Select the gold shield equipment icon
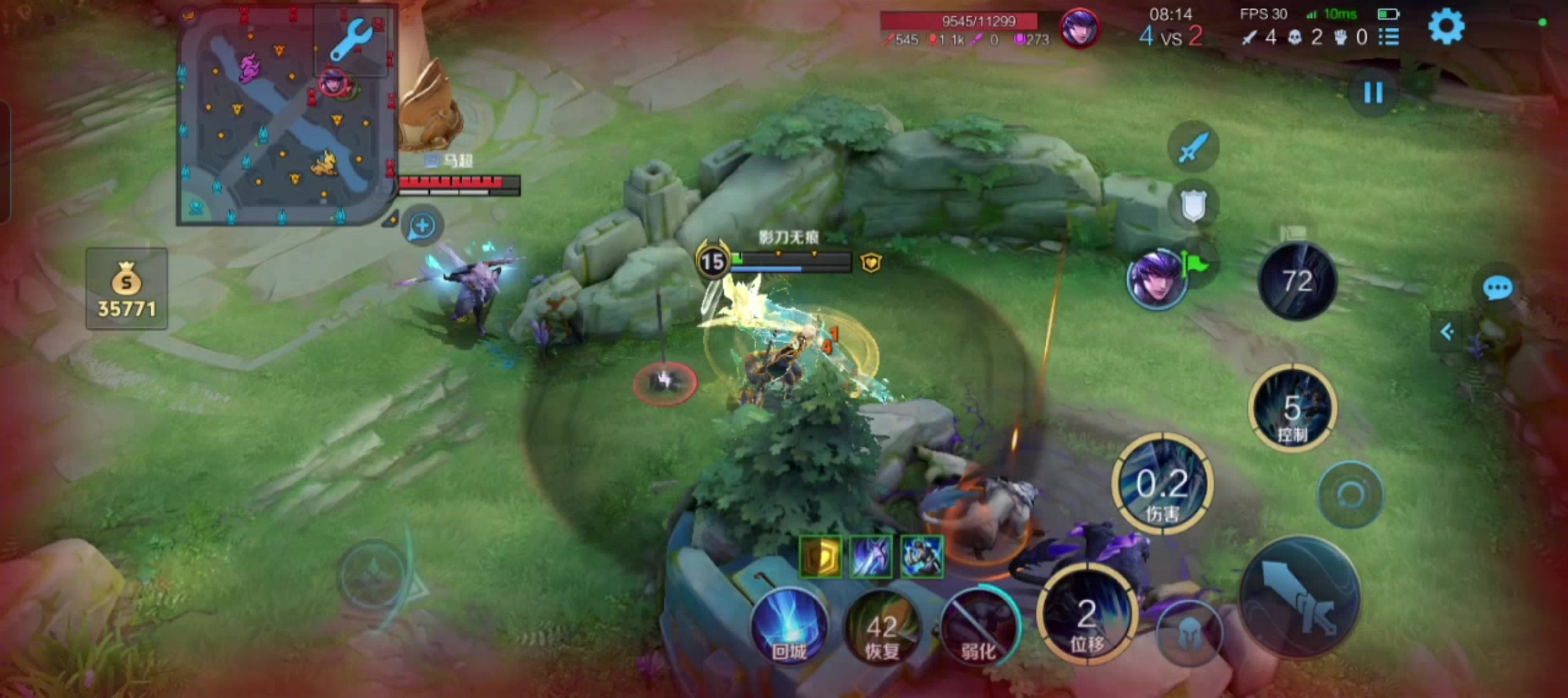The height and width of the screenshot is (698, 1568). (x=821, y=556)
